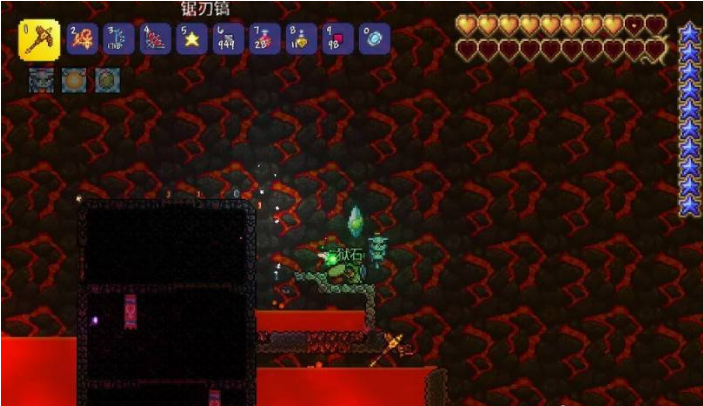Click the first buff icon with grey face

(x=41, y=79)
